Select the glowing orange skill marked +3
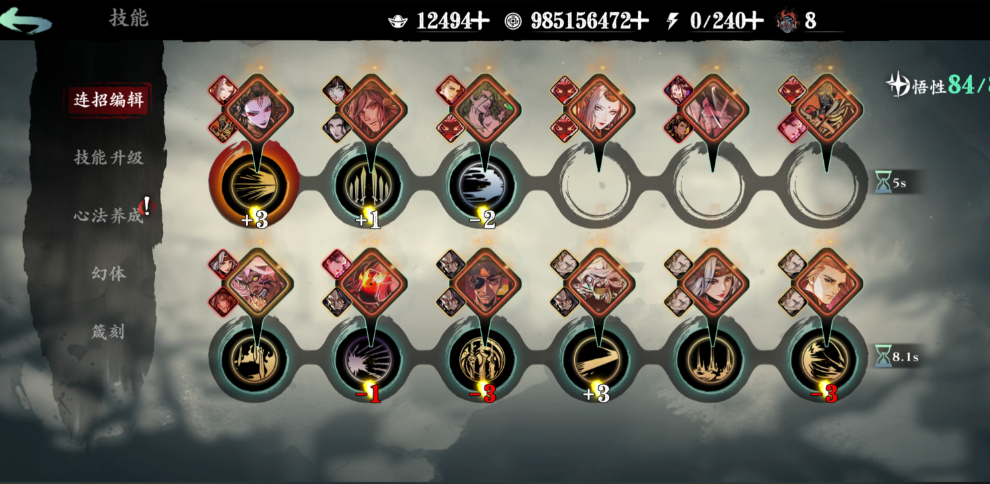Image resolution: width=990 pixels, height=484 pixels. pyautogui.click(x=254, y=185)
